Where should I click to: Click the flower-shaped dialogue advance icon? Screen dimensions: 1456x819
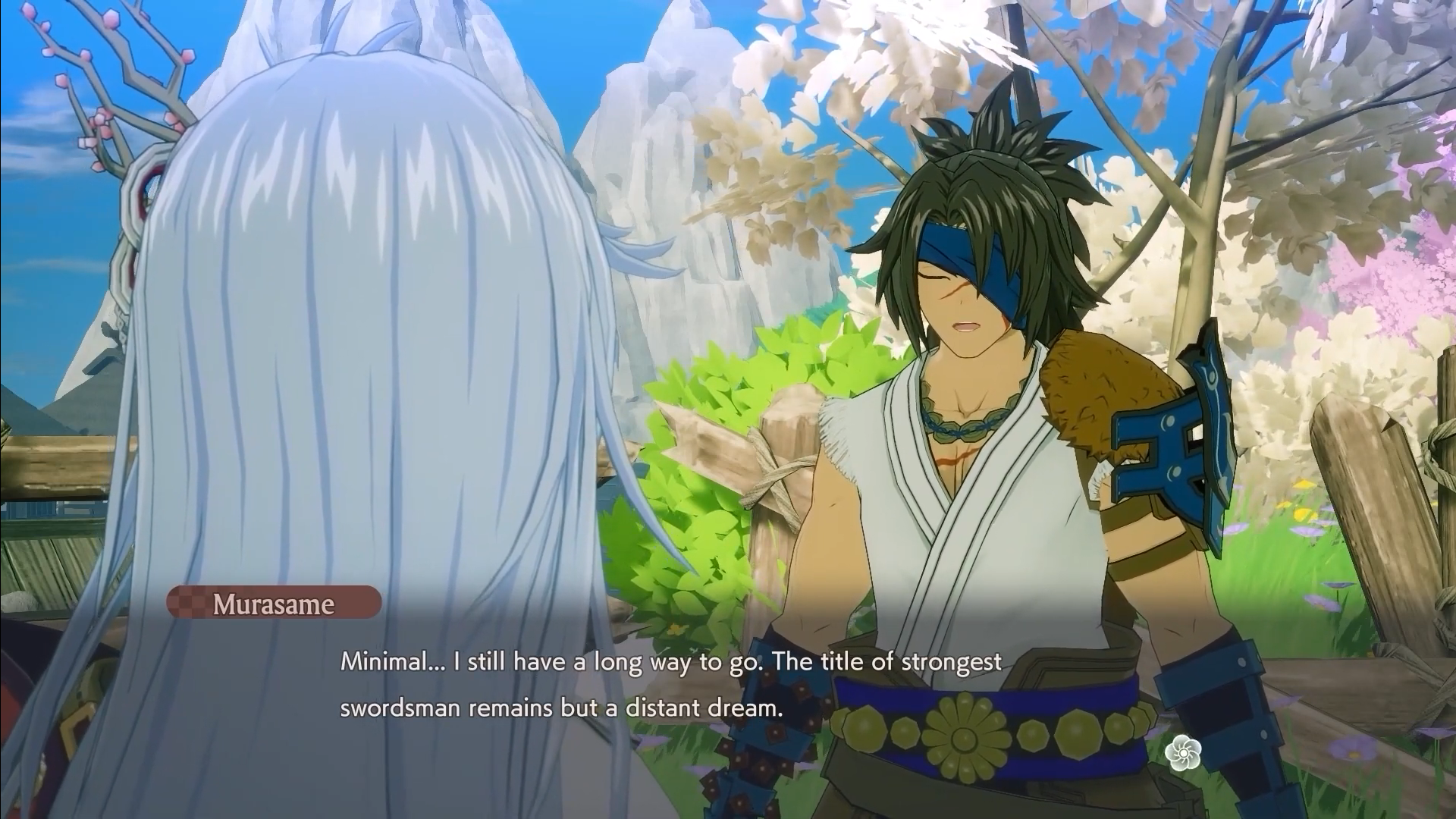tap(1184, 752)
